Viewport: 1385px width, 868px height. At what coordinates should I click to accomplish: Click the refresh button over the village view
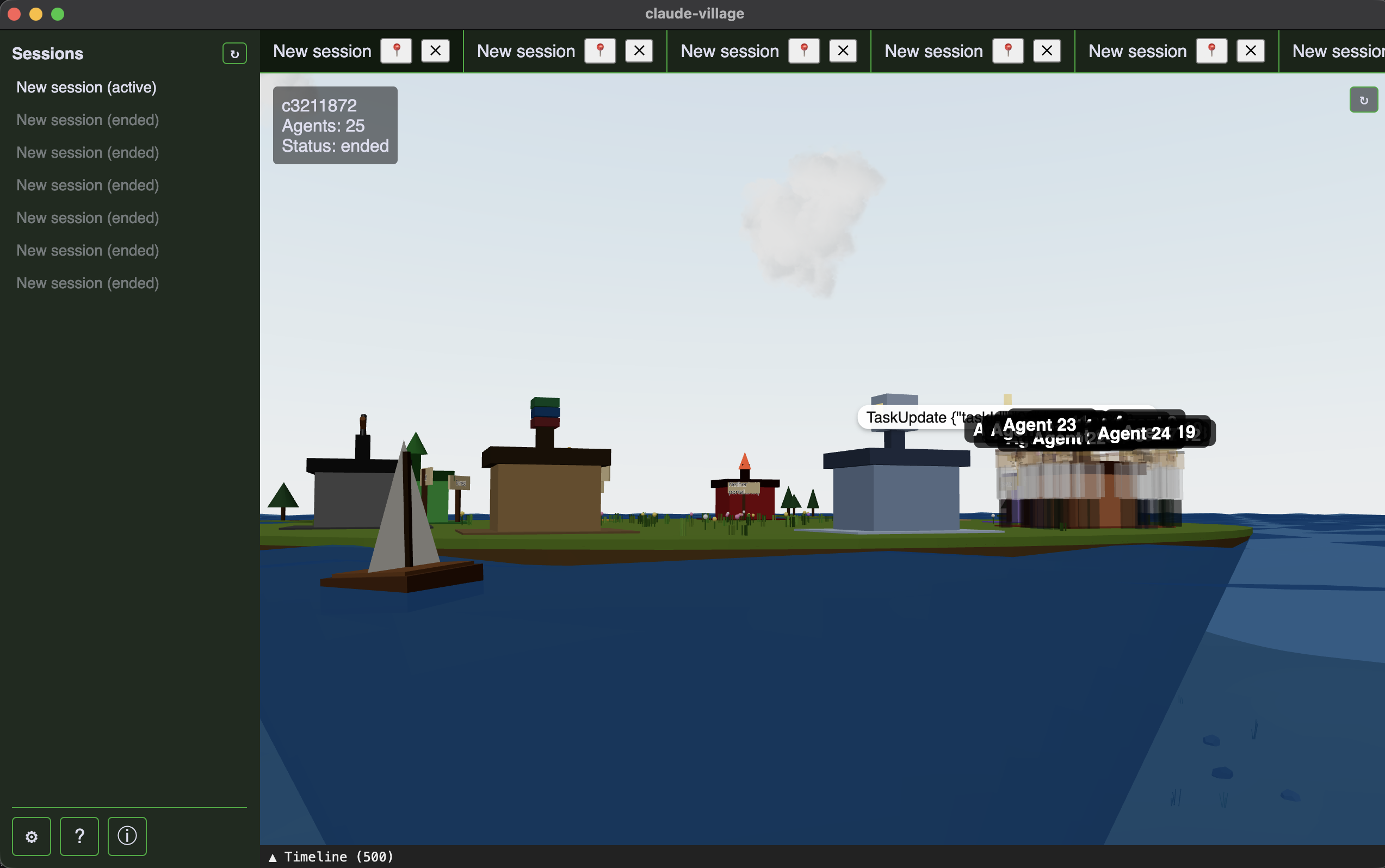pyautogui.click(x=1363, y=100)
